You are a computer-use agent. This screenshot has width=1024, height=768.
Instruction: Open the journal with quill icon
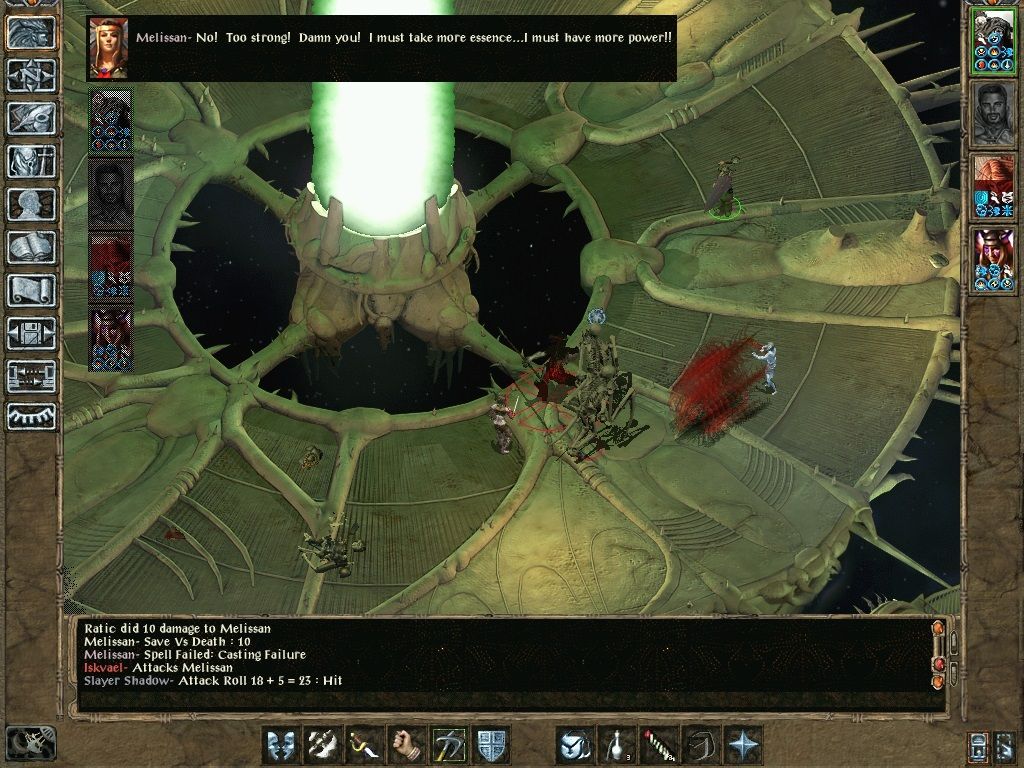point(31,118)
